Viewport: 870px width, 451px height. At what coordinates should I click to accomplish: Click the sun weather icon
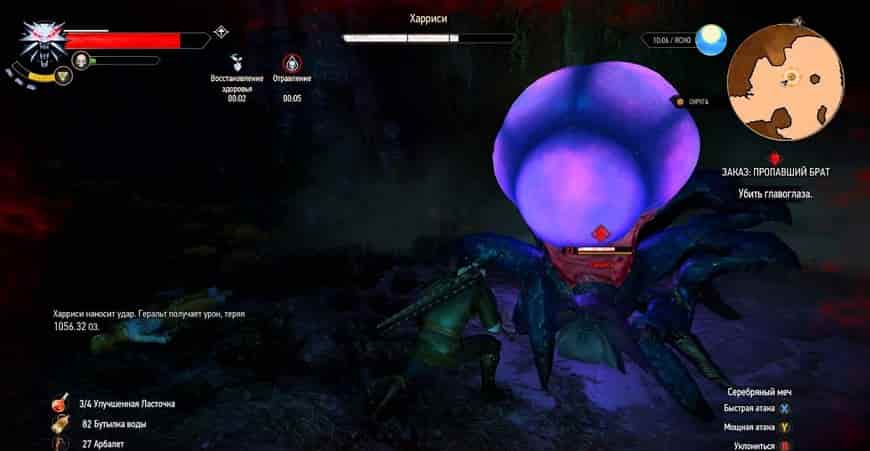[x=712, y=39]
